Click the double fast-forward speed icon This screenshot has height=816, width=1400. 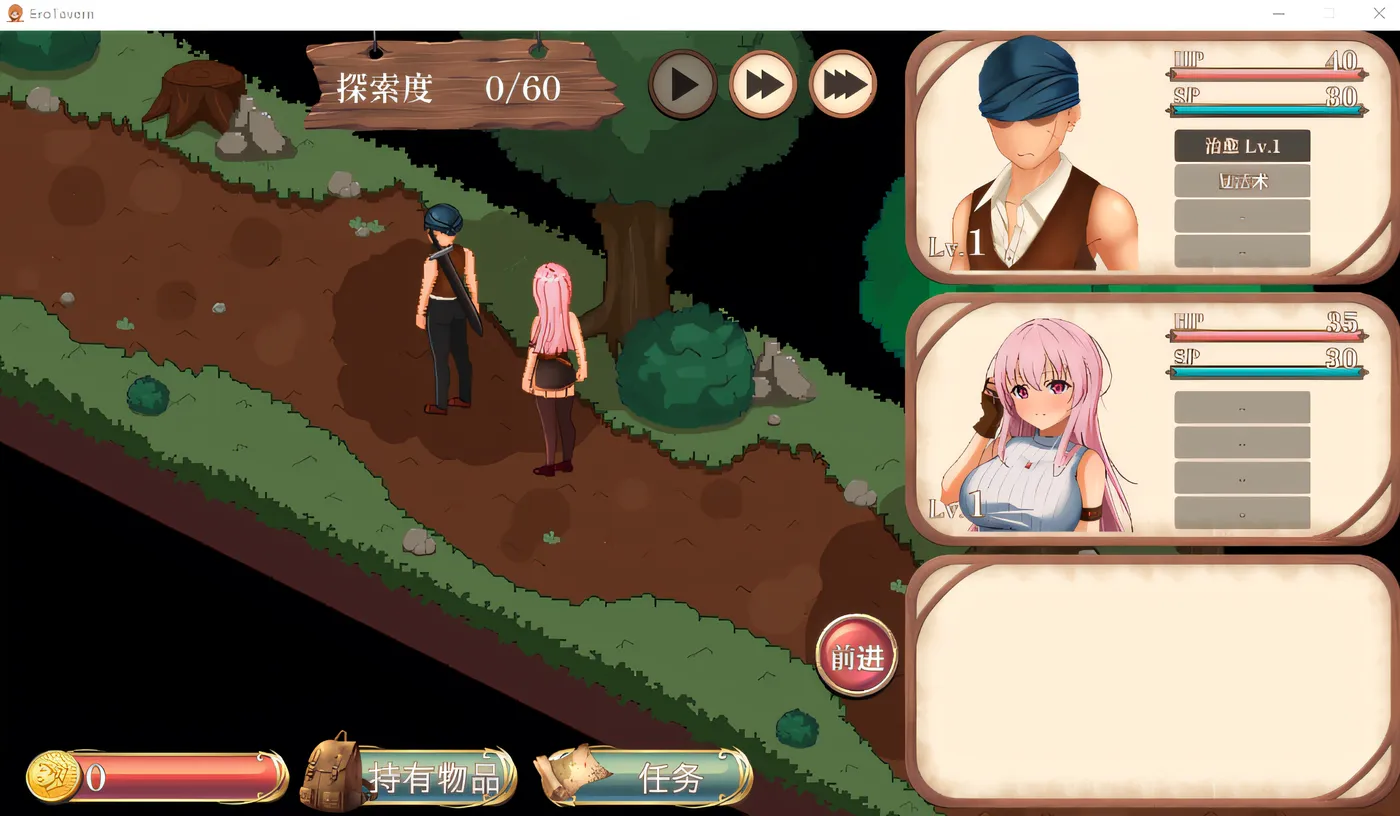pos(762,84)
